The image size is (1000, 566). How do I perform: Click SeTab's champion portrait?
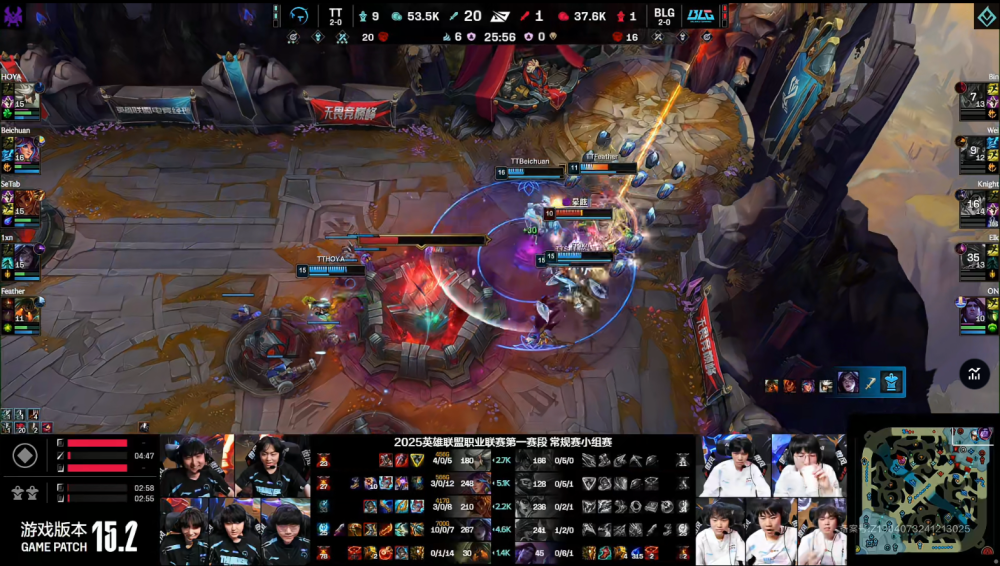coord(26,204)
